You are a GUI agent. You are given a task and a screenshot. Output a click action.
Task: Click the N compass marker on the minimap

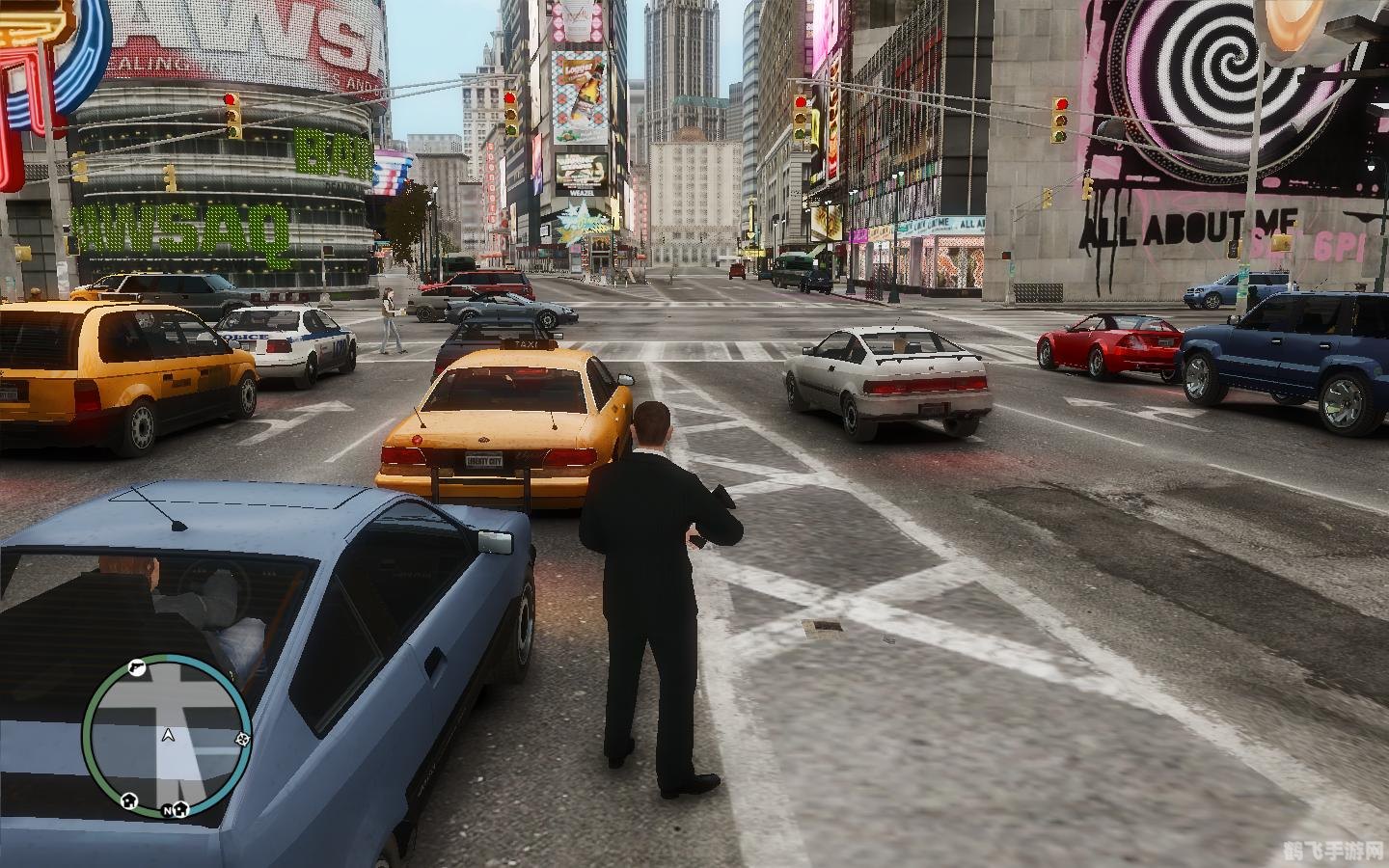[x=167, y=811]
